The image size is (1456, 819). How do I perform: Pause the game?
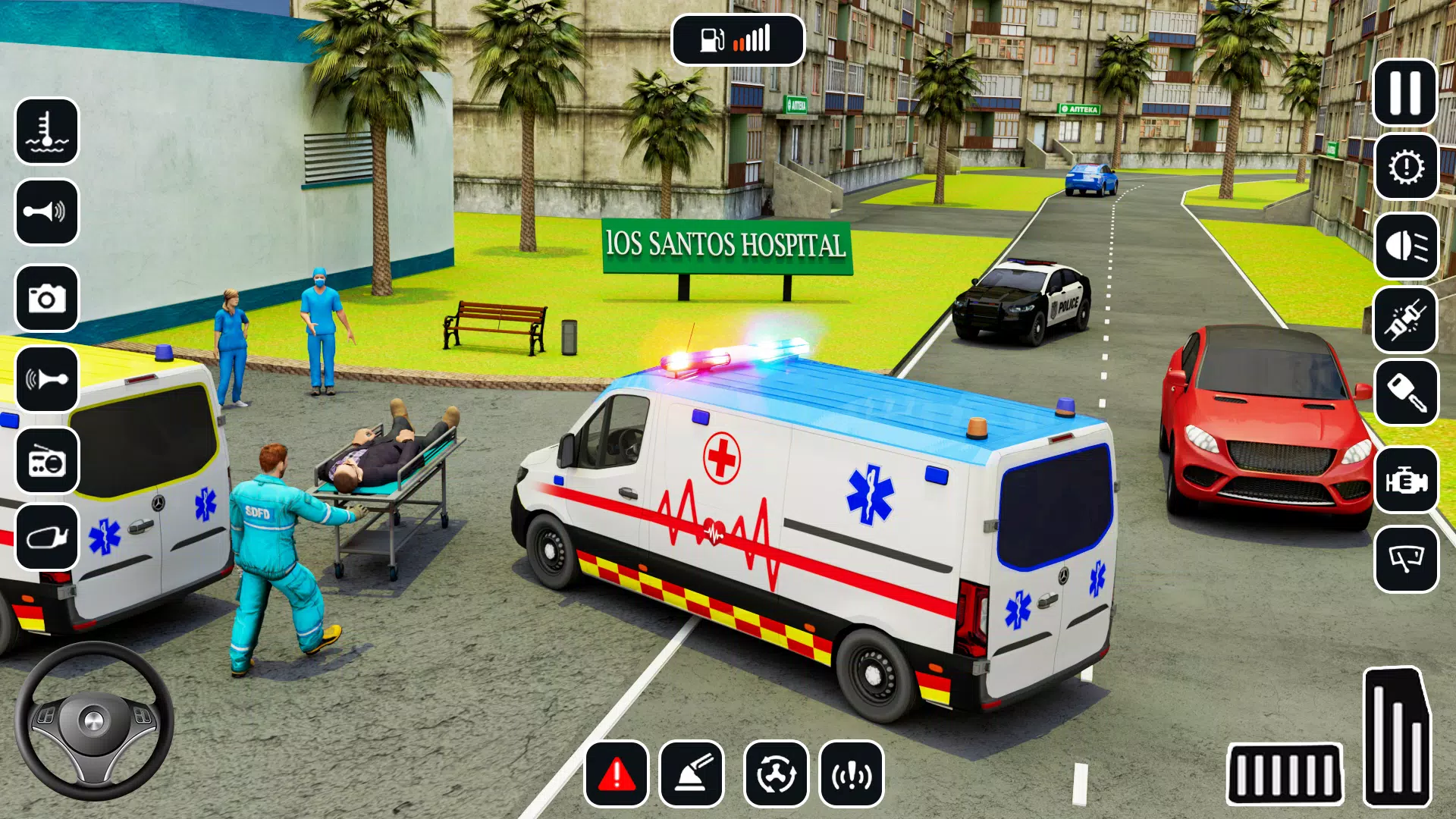pyautogui.click(x=1404, y=93)
